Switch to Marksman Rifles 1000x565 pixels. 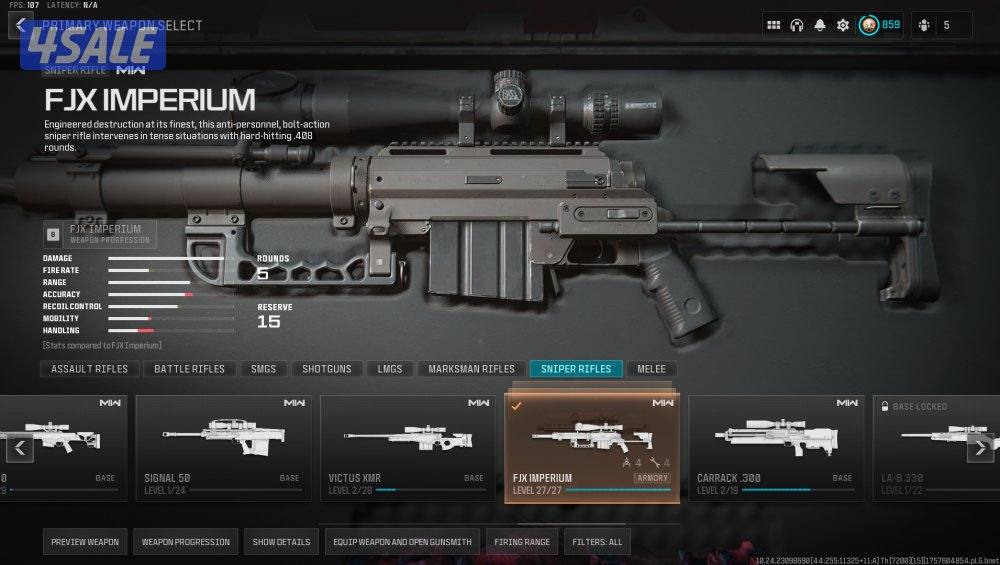[x=471, y=369]
